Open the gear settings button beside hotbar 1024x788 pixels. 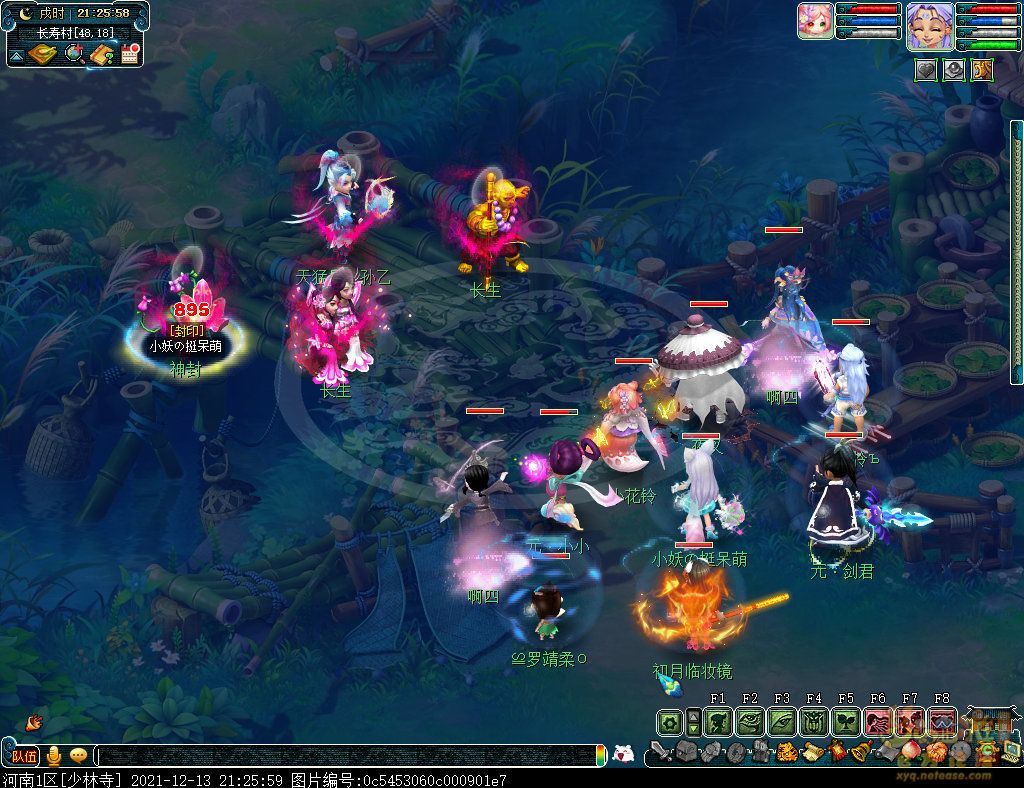click(669, 721)
